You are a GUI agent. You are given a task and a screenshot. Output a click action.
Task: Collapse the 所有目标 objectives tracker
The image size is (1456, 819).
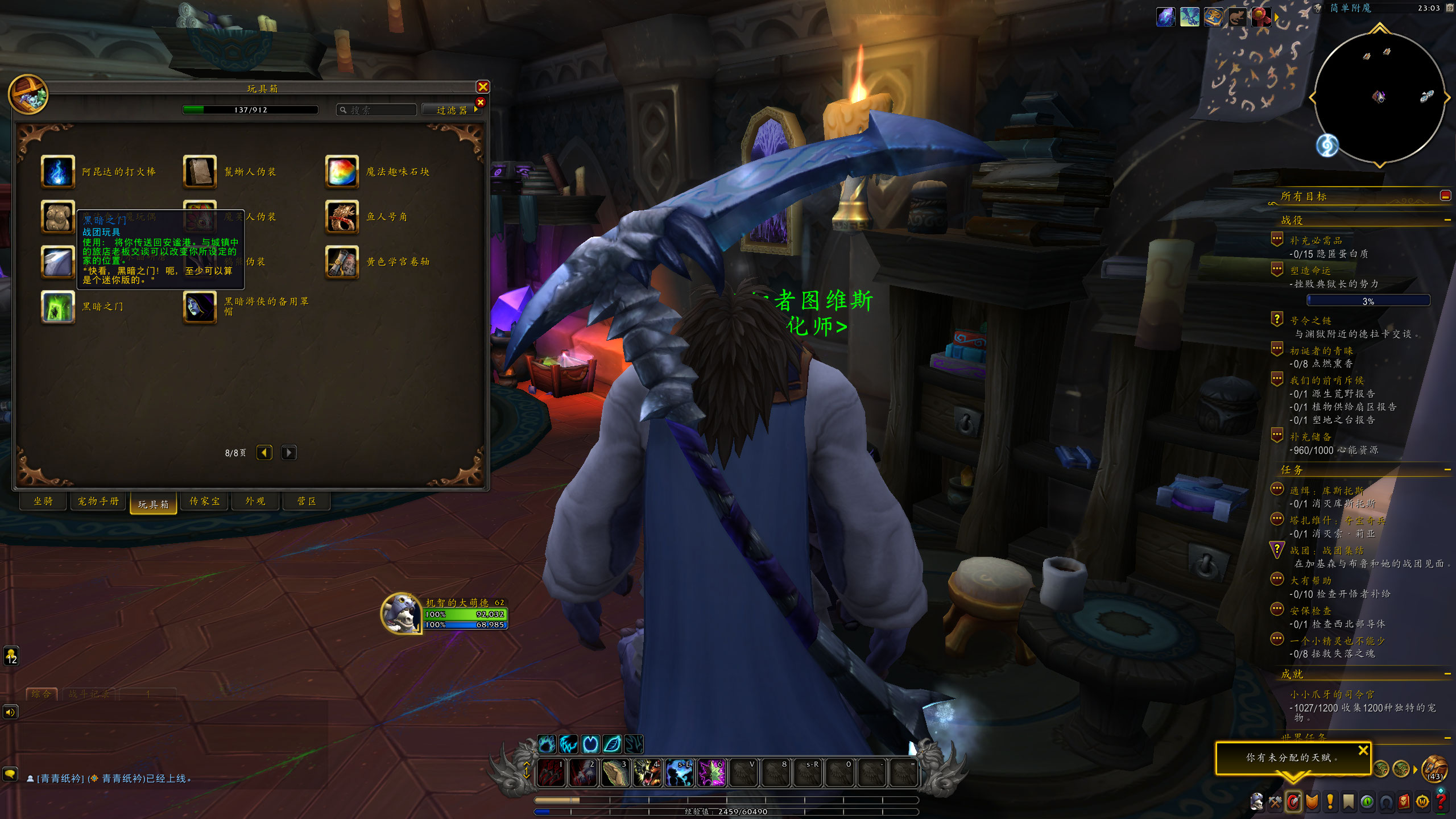(x=1445, y=196)
